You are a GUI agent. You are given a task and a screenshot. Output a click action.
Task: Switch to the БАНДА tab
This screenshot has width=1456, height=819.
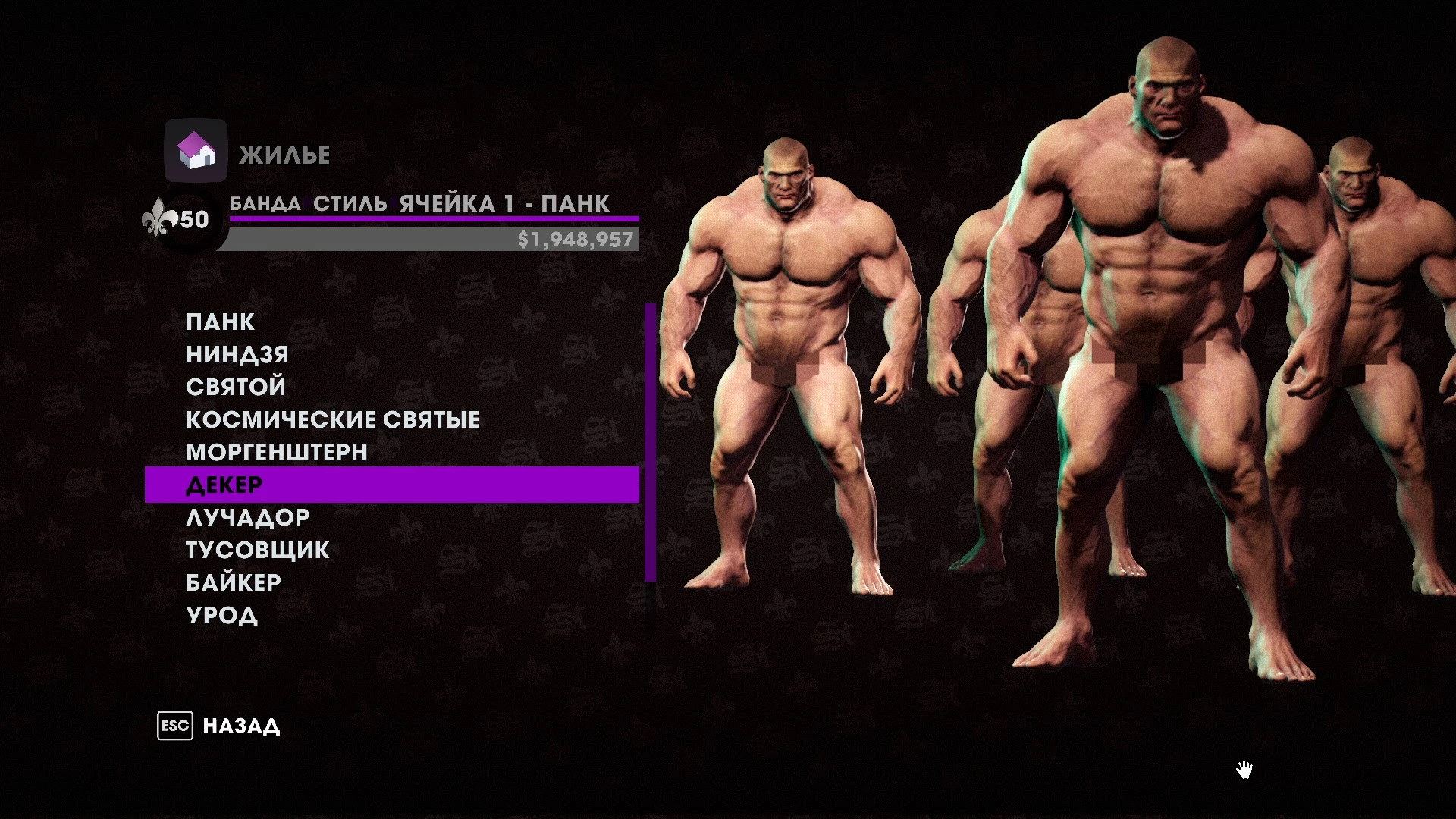coord(265,203)
